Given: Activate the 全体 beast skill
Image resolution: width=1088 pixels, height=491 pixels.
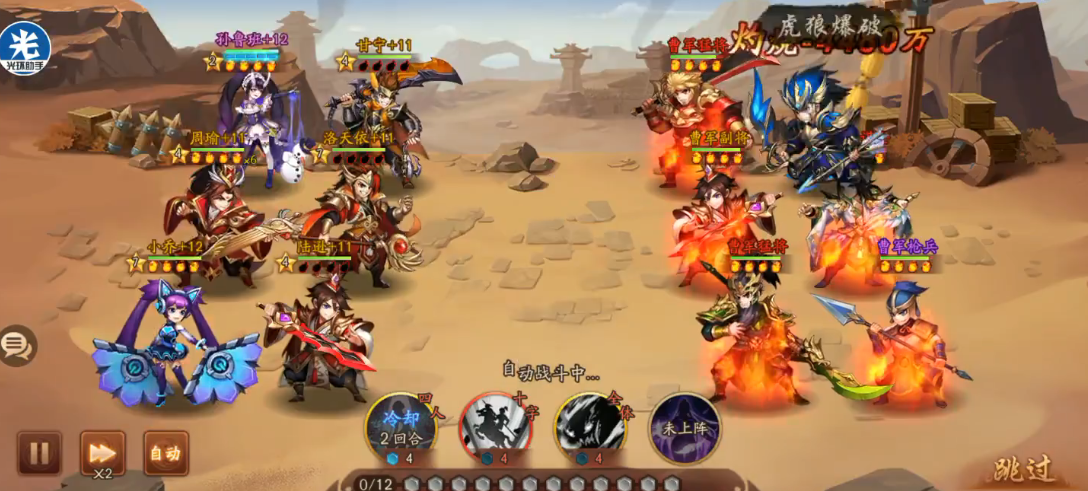Looking at the screenshot, I should (x=591, y=427).
